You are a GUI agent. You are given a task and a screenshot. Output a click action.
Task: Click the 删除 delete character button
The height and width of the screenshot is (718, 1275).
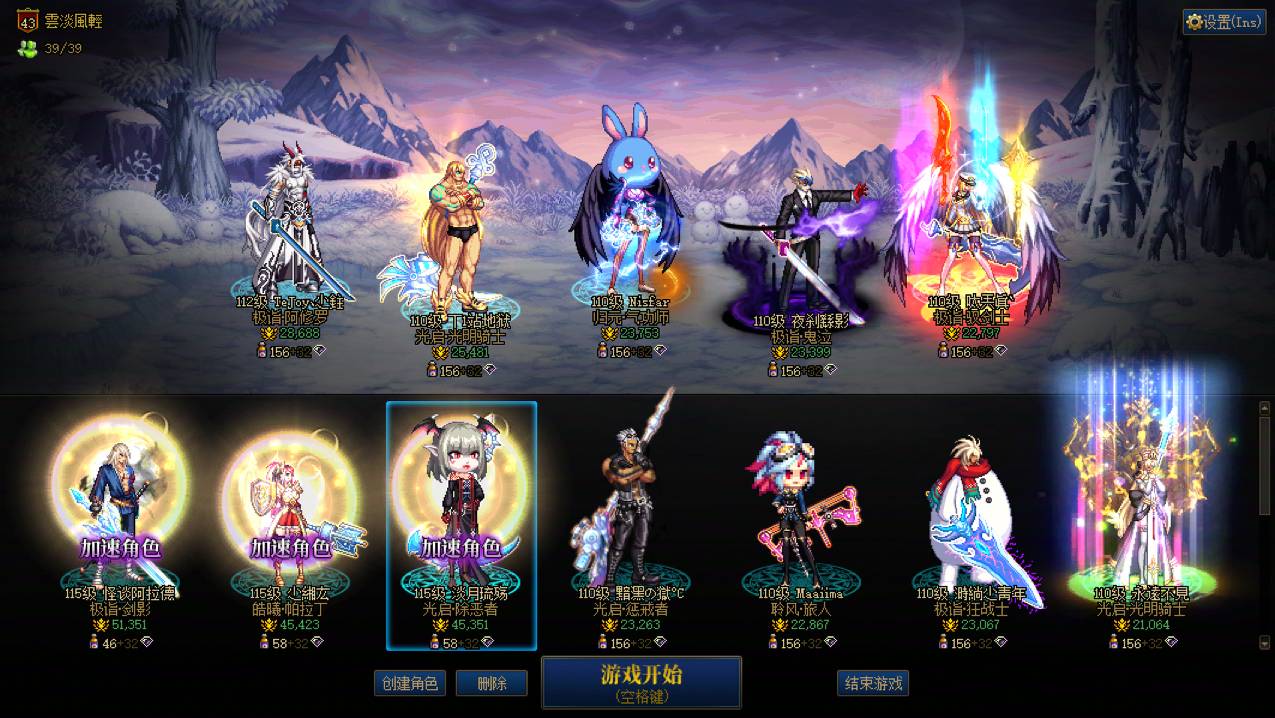[x=491, y=683]
